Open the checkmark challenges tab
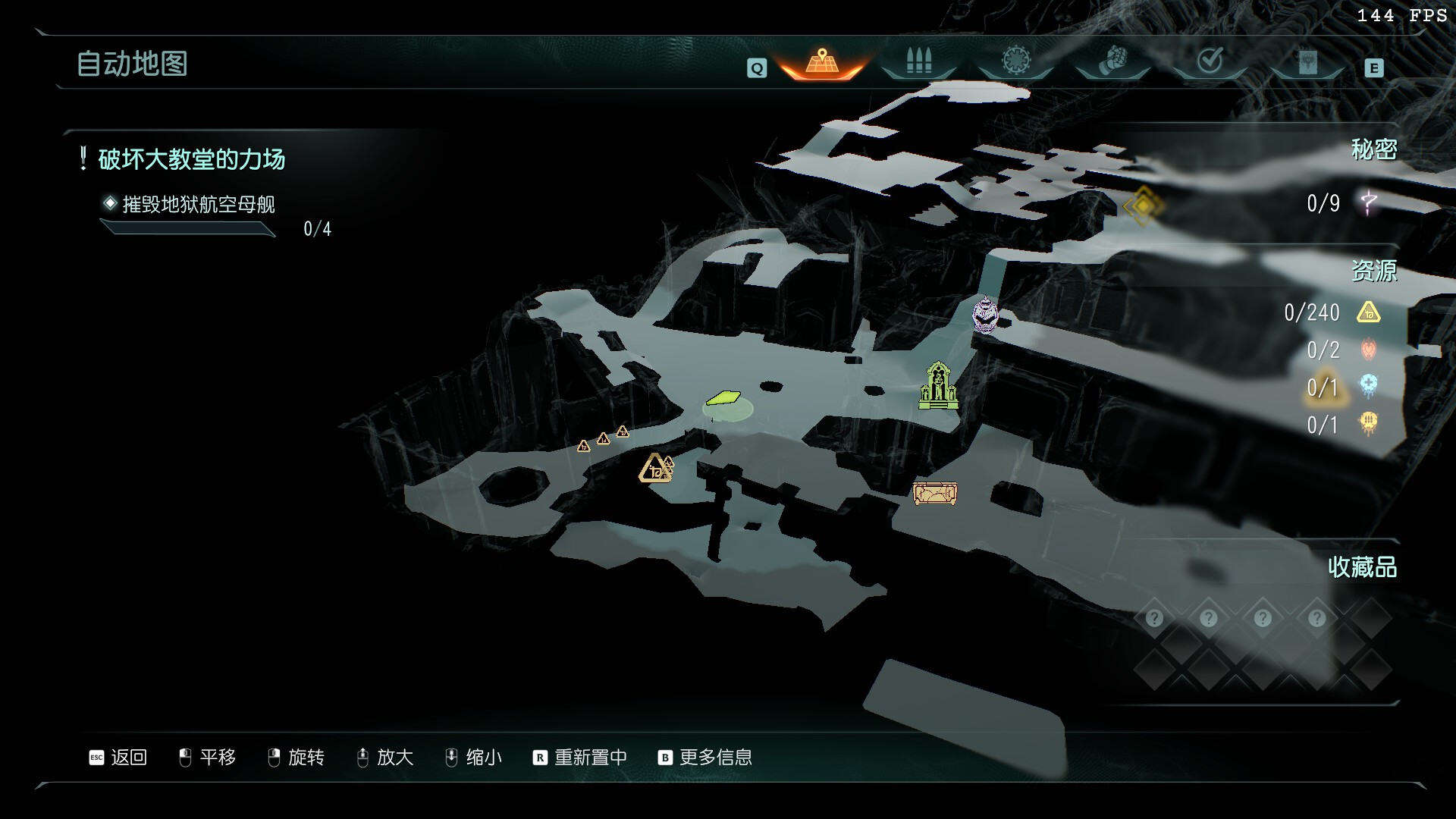1456x819 pixels. (x=1210, y=61)
